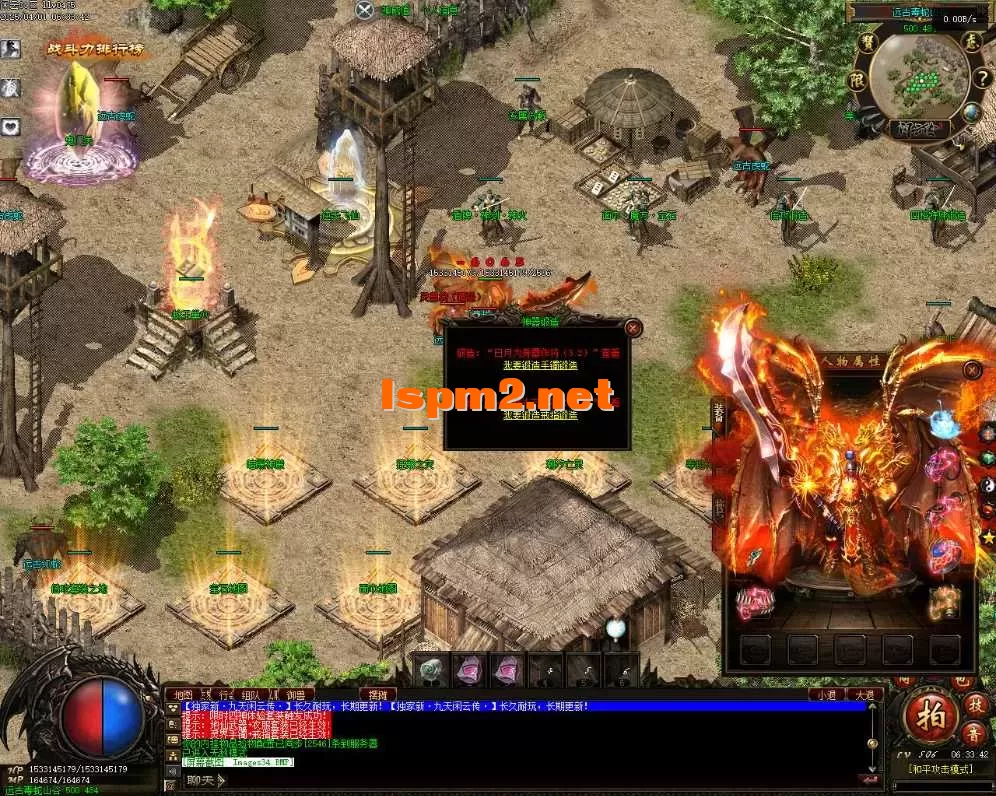Viewport: 996px width, 796px height.
Task: Click the globe icon beside the minimap
Action: tap(972, 111)
